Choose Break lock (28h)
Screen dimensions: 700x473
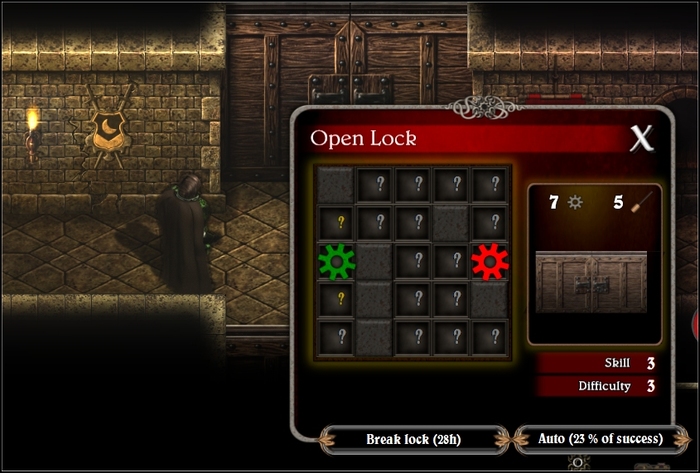pos(414,438)
